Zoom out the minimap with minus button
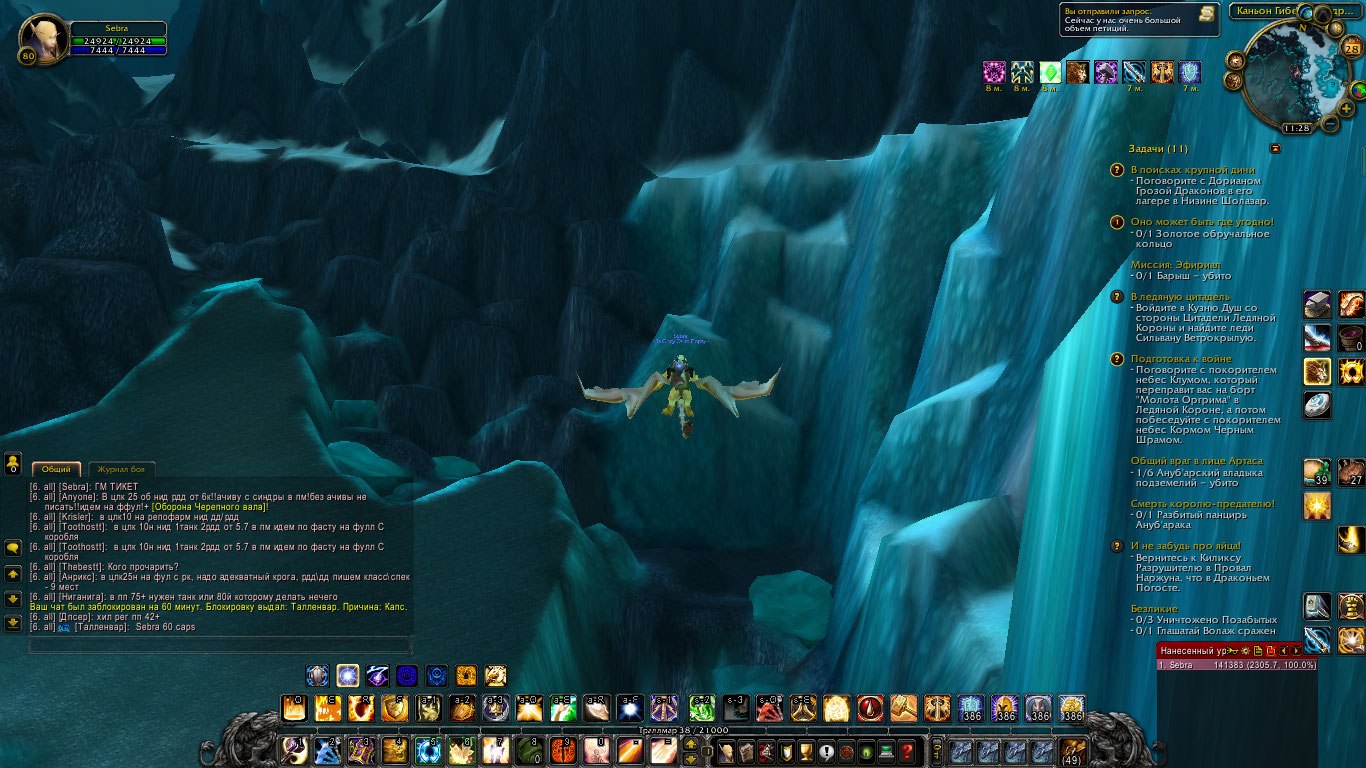 (1331, 124)
